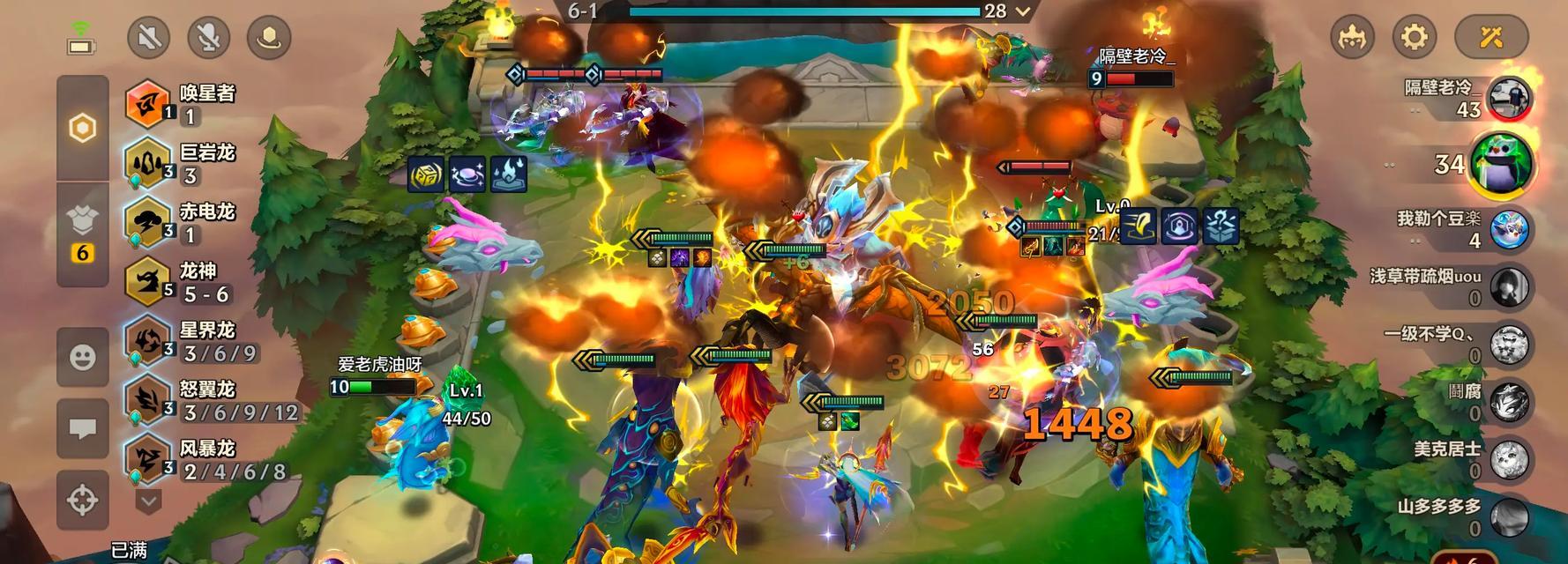Viewport: 1568px width, 564px height.
Task: Open the smiley emote panel
Action: [x=82, y=357]
